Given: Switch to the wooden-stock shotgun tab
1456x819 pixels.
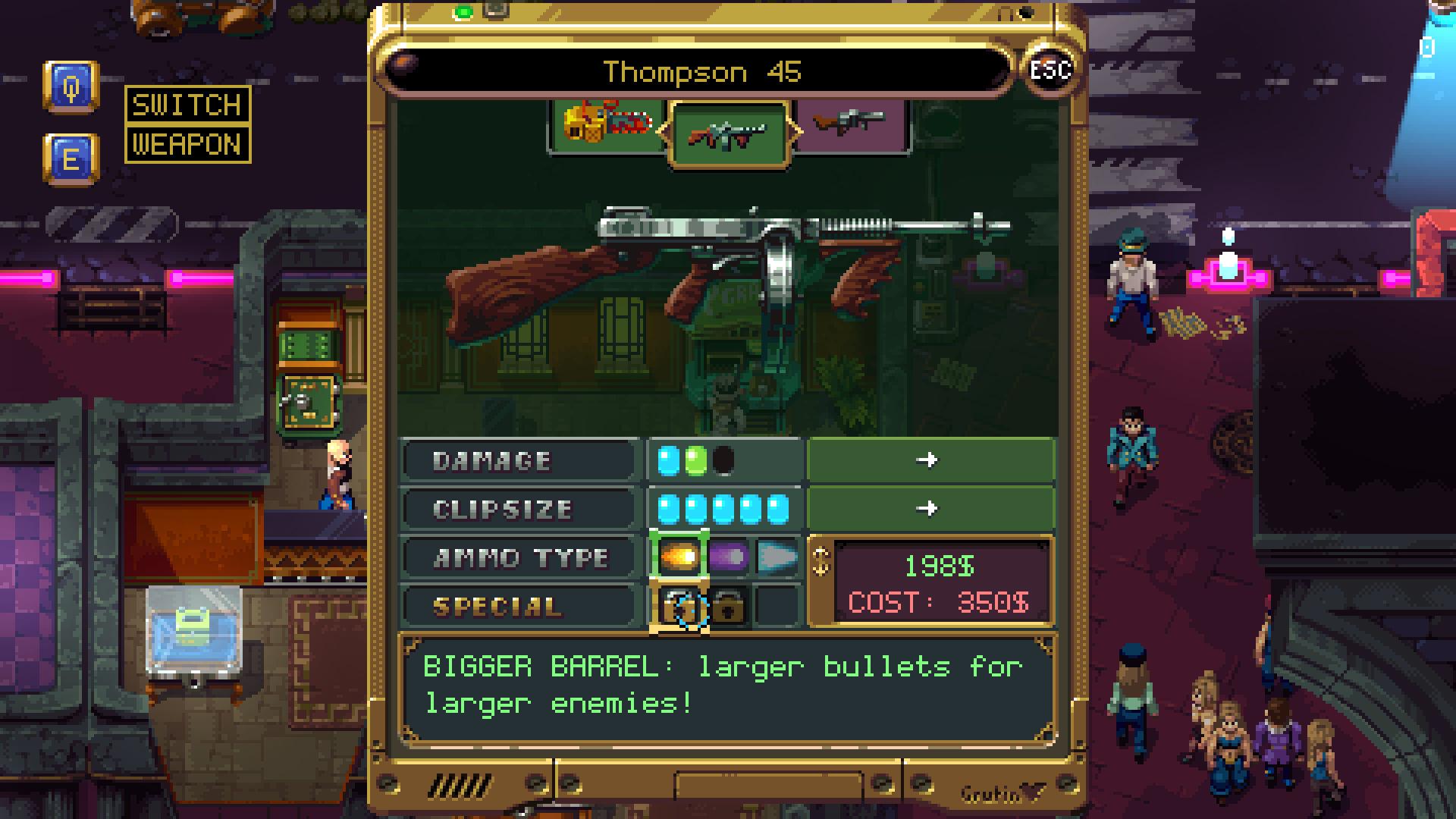Looking at the screenshot, I should 849,123.
